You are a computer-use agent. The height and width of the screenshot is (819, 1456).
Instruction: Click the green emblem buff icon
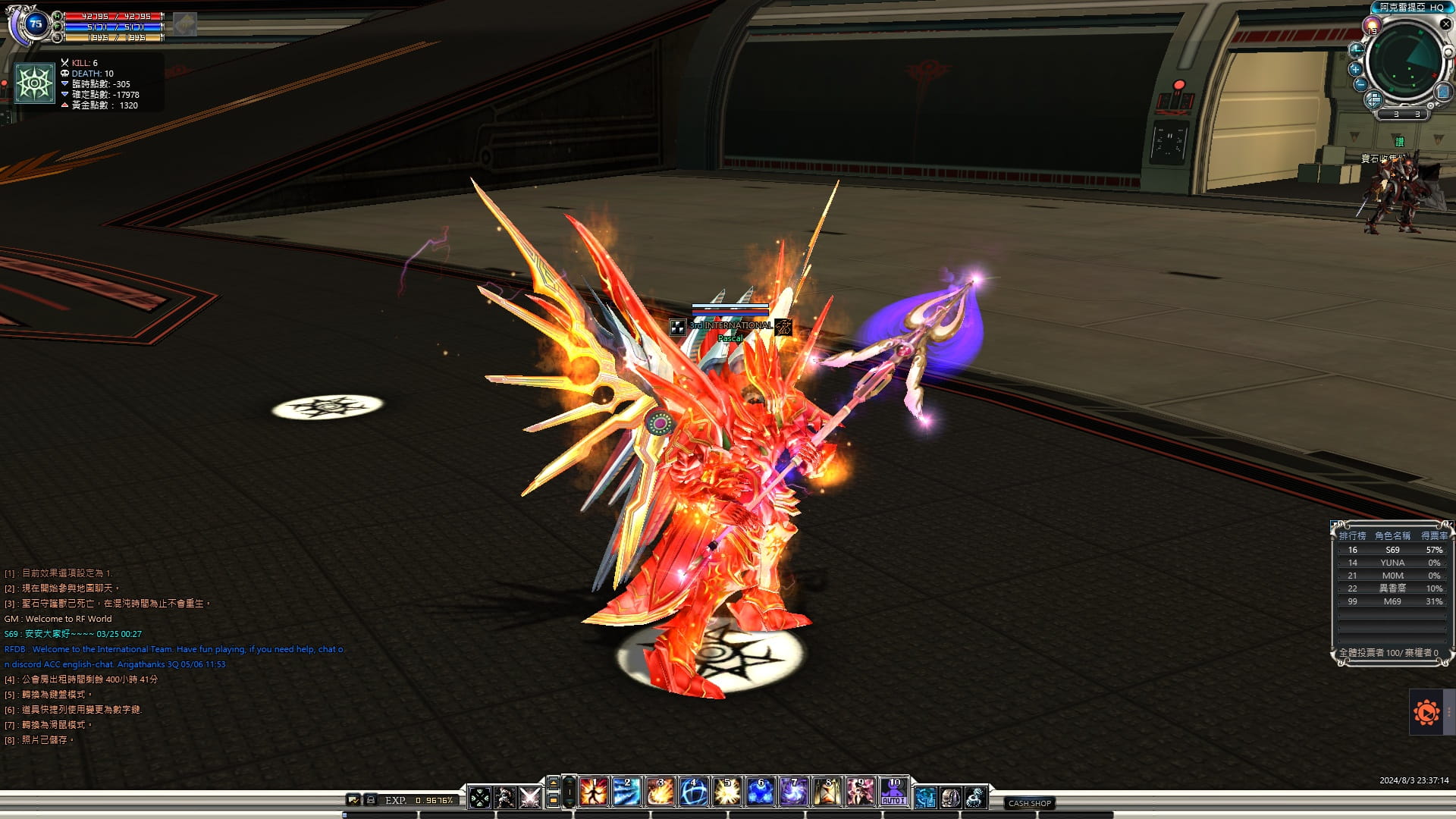tap(35, 83)
